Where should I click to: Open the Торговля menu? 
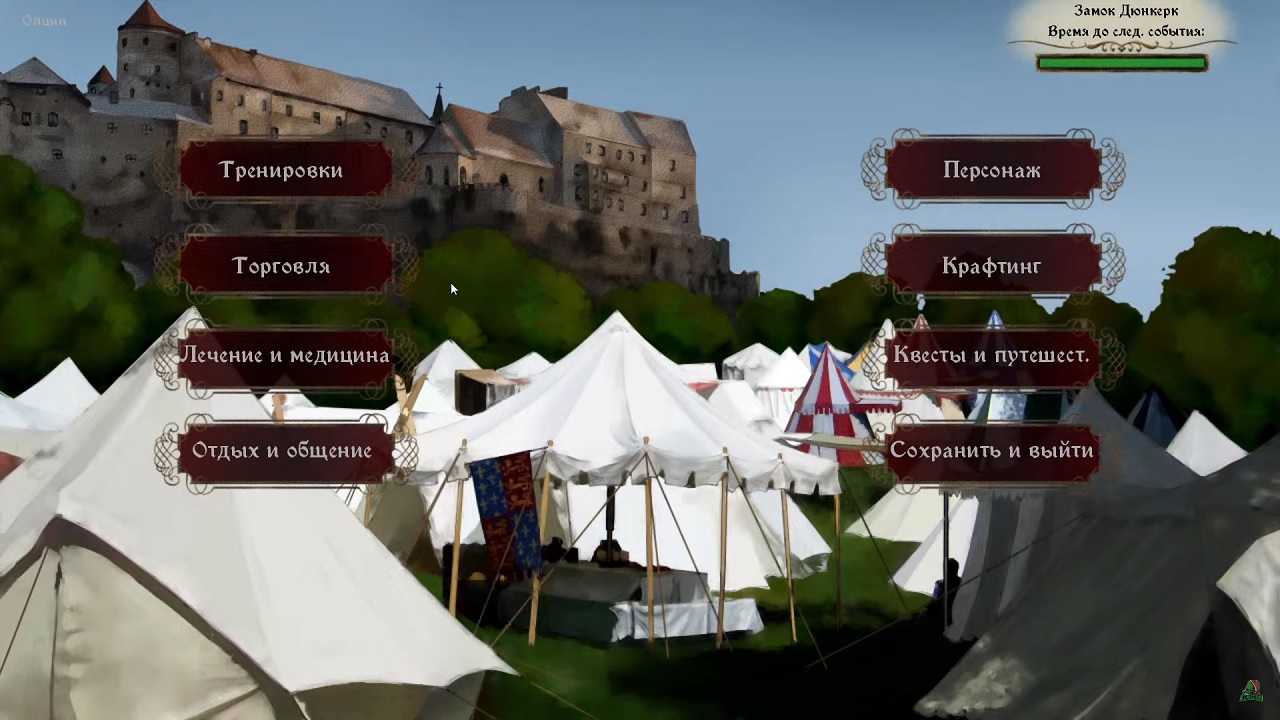(x=284, y=265)
